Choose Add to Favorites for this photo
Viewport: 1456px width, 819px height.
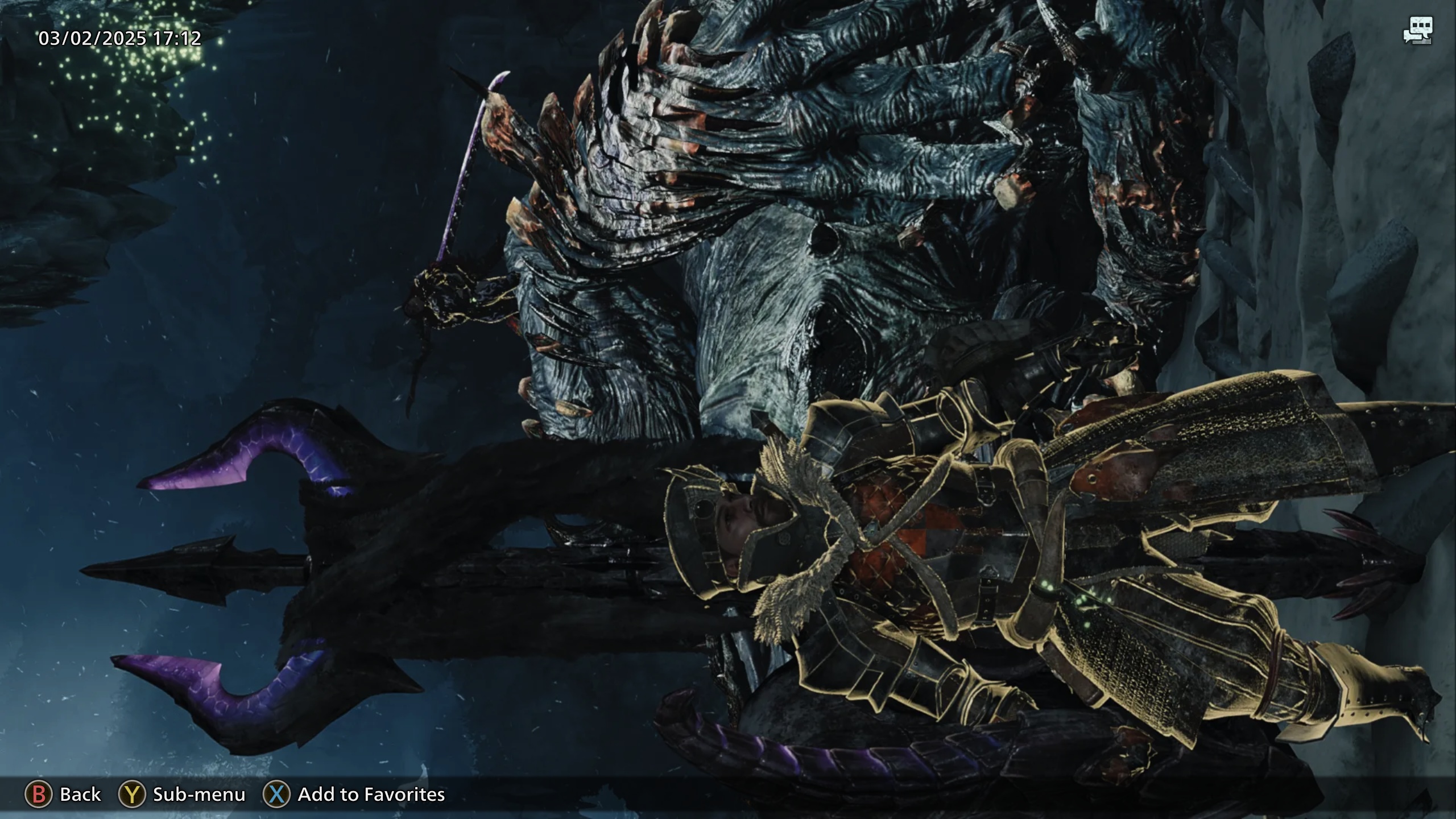pos(354,794)
